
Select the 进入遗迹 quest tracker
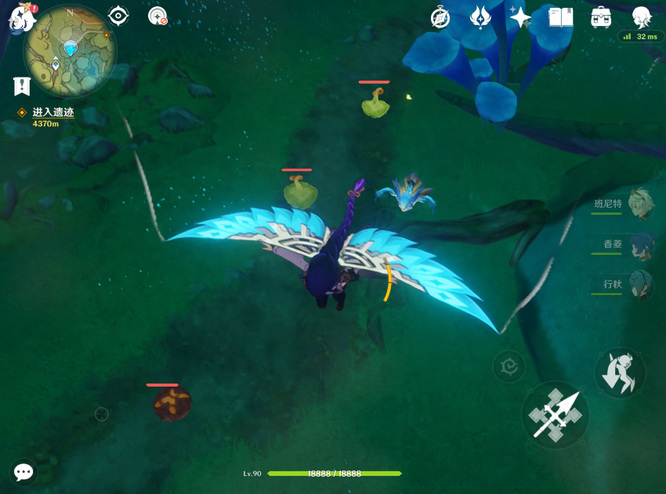52,112
